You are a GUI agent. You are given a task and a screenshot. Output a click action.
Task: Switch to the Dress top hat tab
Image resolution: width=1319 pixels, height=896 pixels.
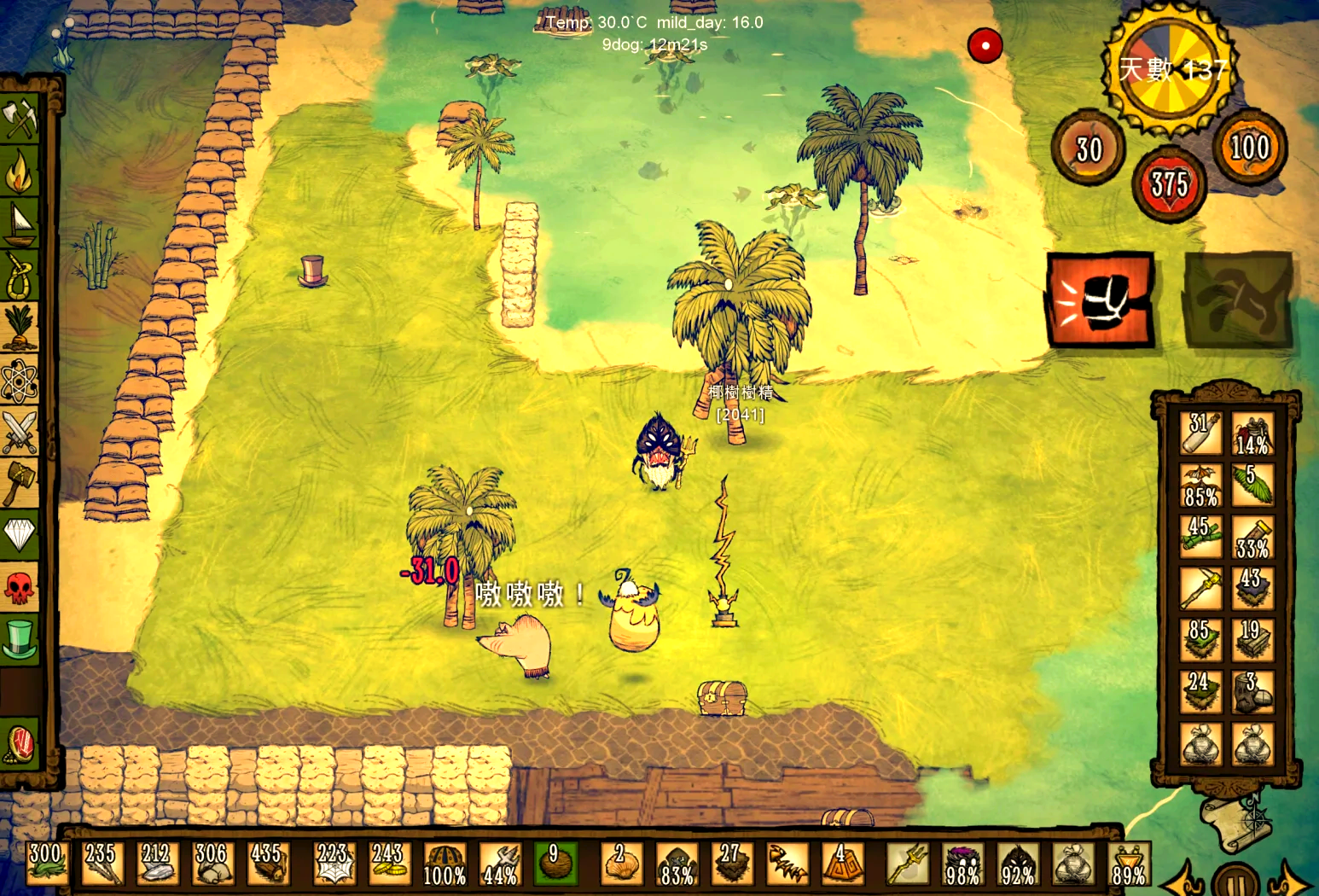[20, 639]
